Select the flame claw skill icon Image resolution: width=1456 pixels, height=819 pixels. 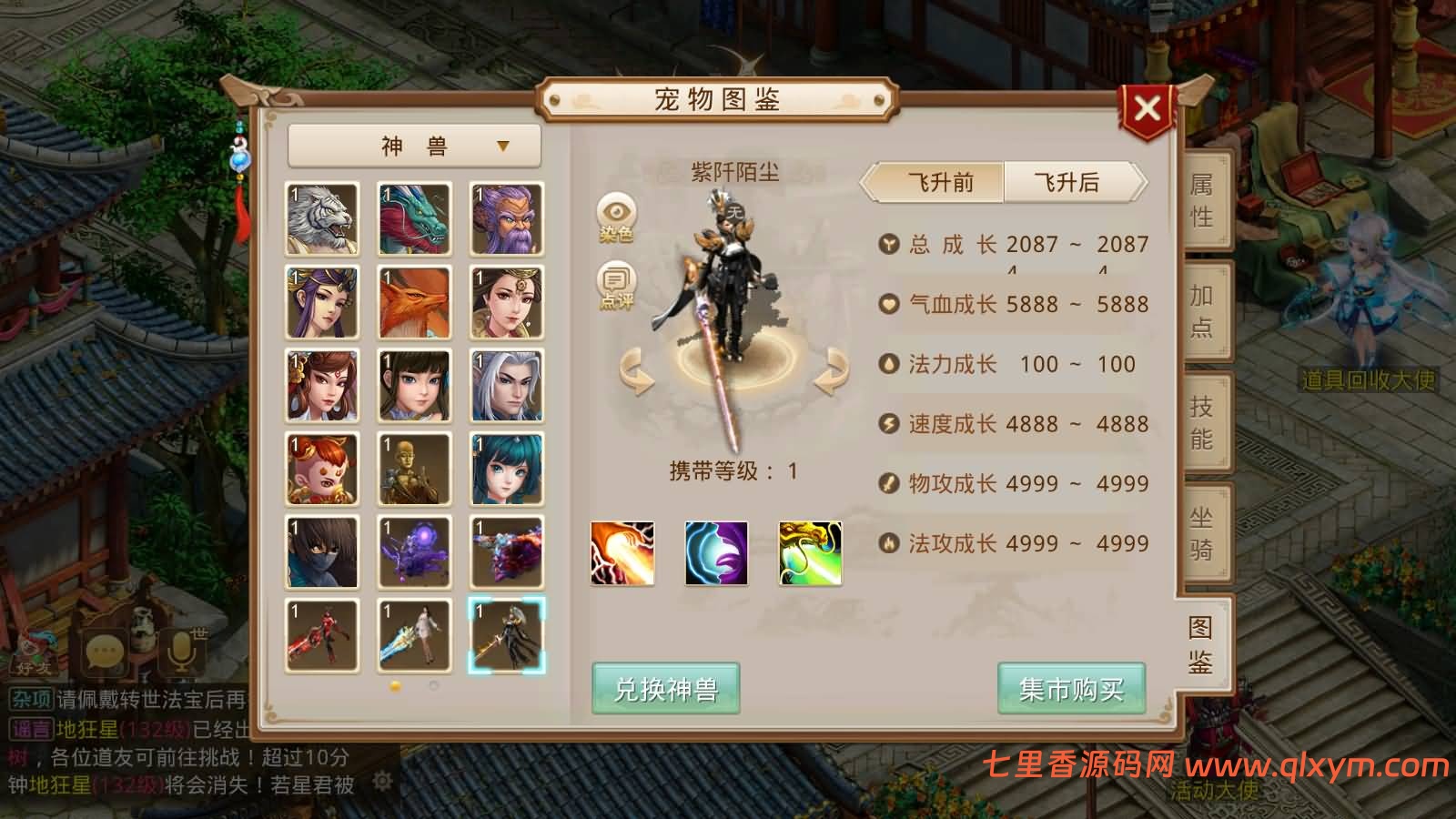[x=622, y=552]
